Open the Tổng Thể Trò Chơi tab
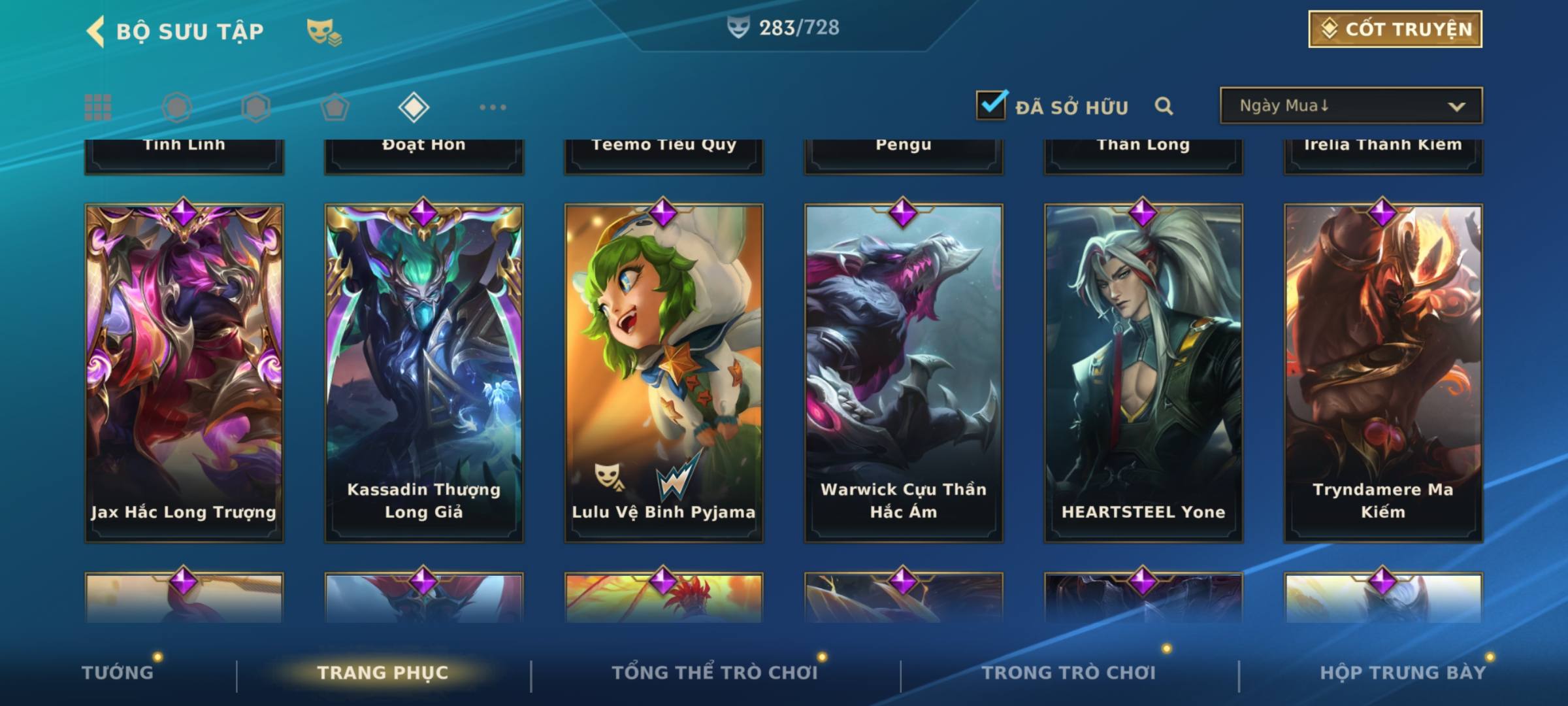 pyautogui.click(x=715, y=673)
